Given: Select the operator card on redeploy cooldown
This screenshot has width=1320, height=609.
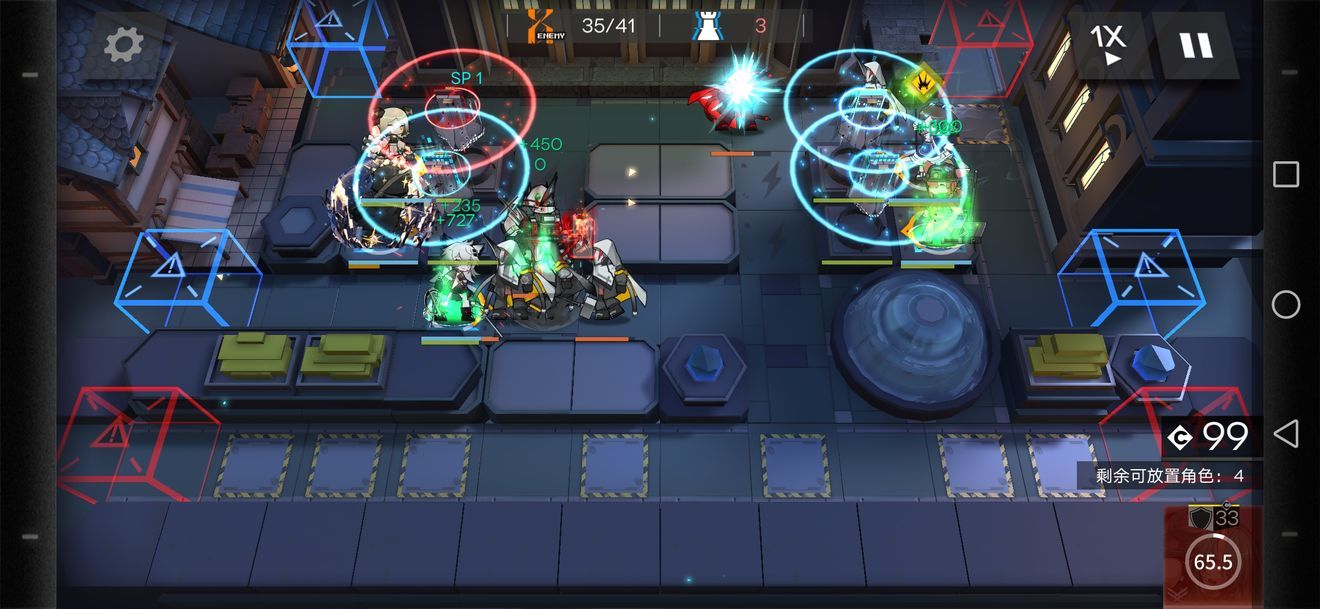Looking at the screenshot, I should [x=1213, y=556].
